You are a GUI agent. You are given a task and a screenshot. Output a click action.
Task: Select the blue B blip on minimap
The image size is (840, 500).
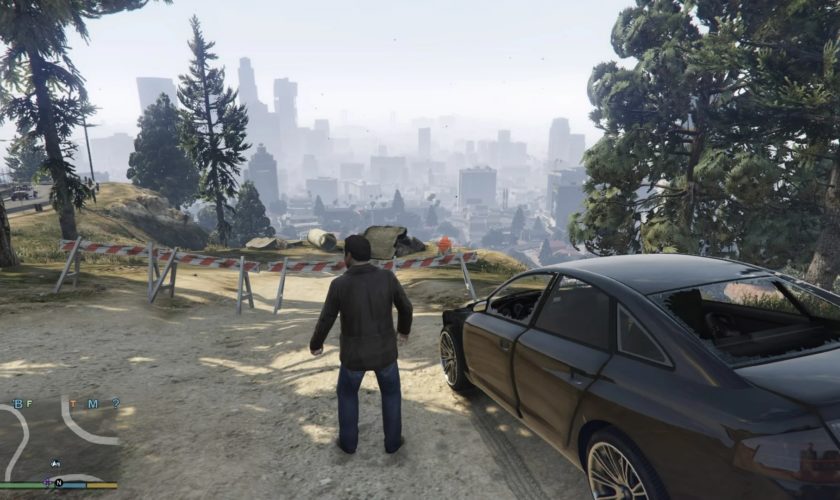(x=16, y=404)
